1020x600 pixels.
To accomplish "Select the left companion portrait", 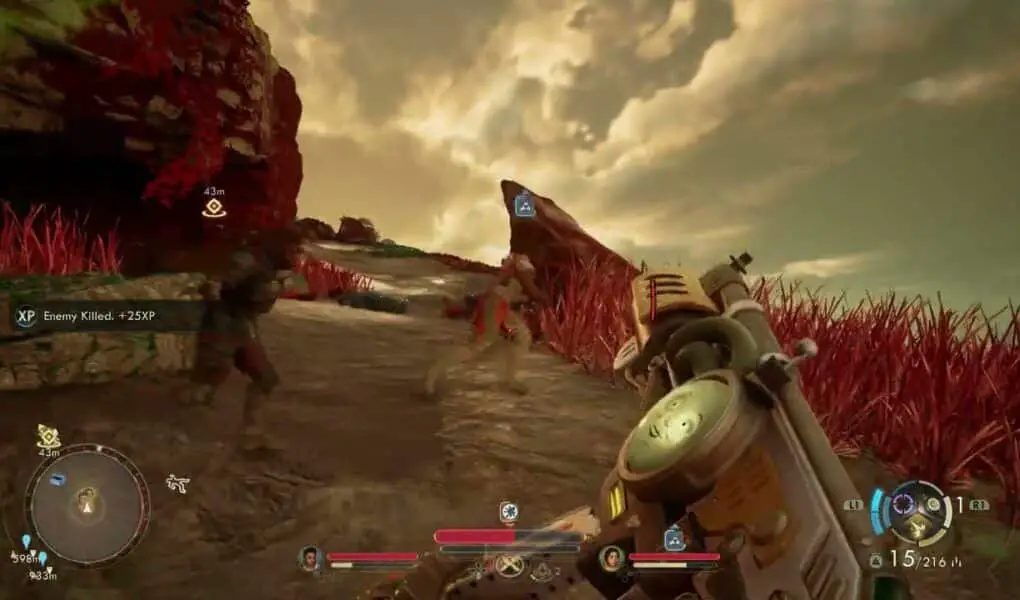I will [310, 558].
